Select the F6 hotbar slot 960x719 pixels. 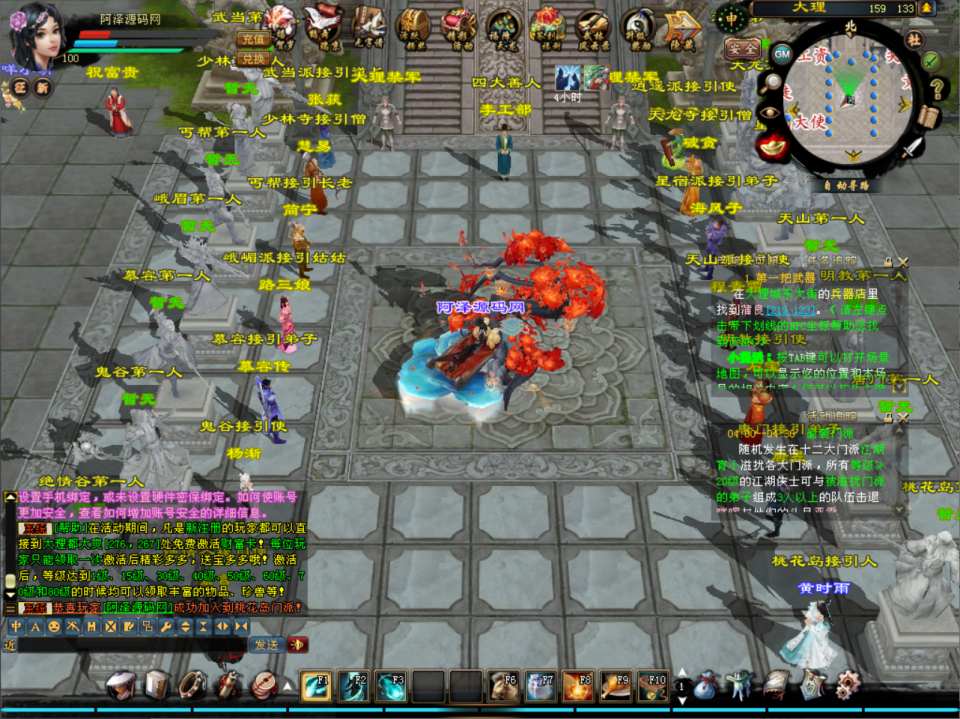(x=503, y=686)
